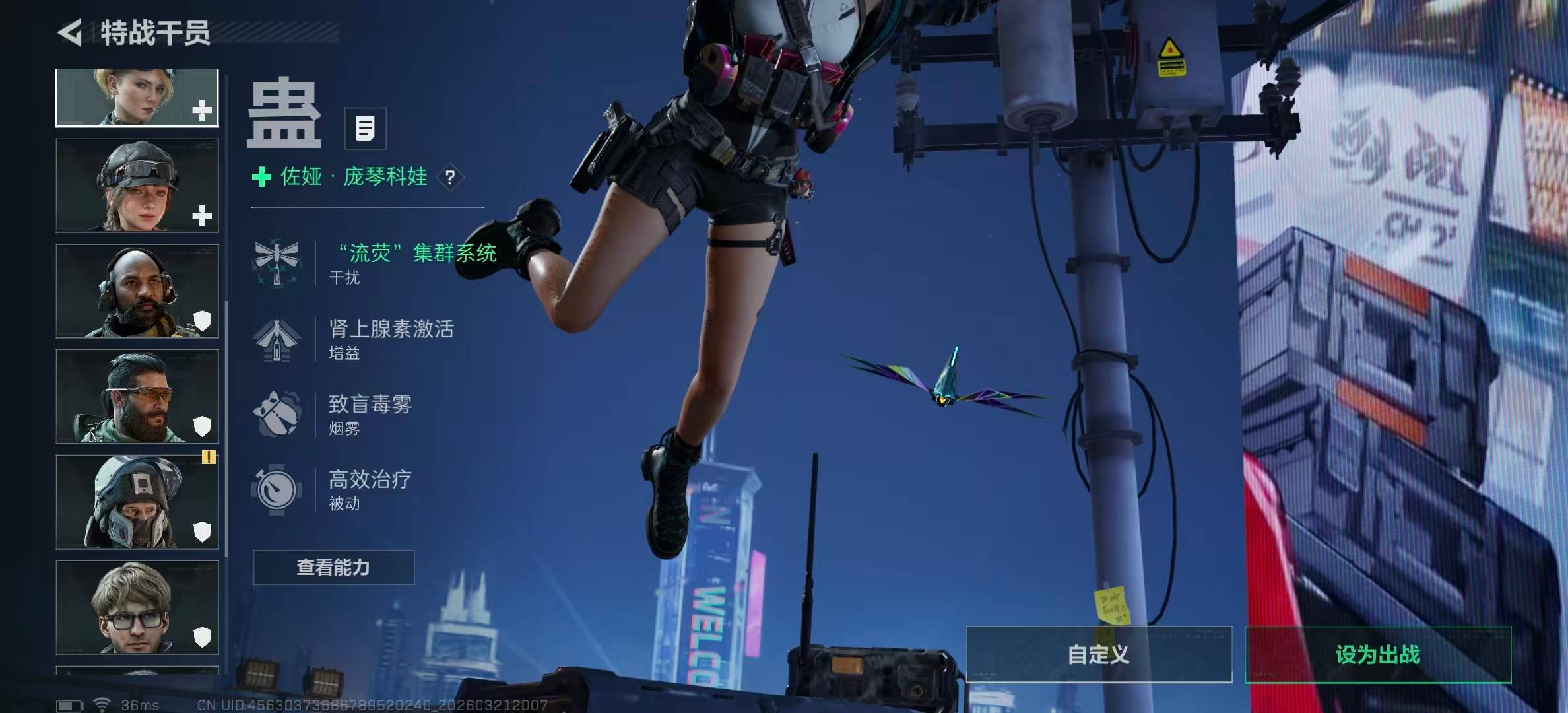
Task: Choose the operator wearing helmet with goggles
Action: point(137,186)
